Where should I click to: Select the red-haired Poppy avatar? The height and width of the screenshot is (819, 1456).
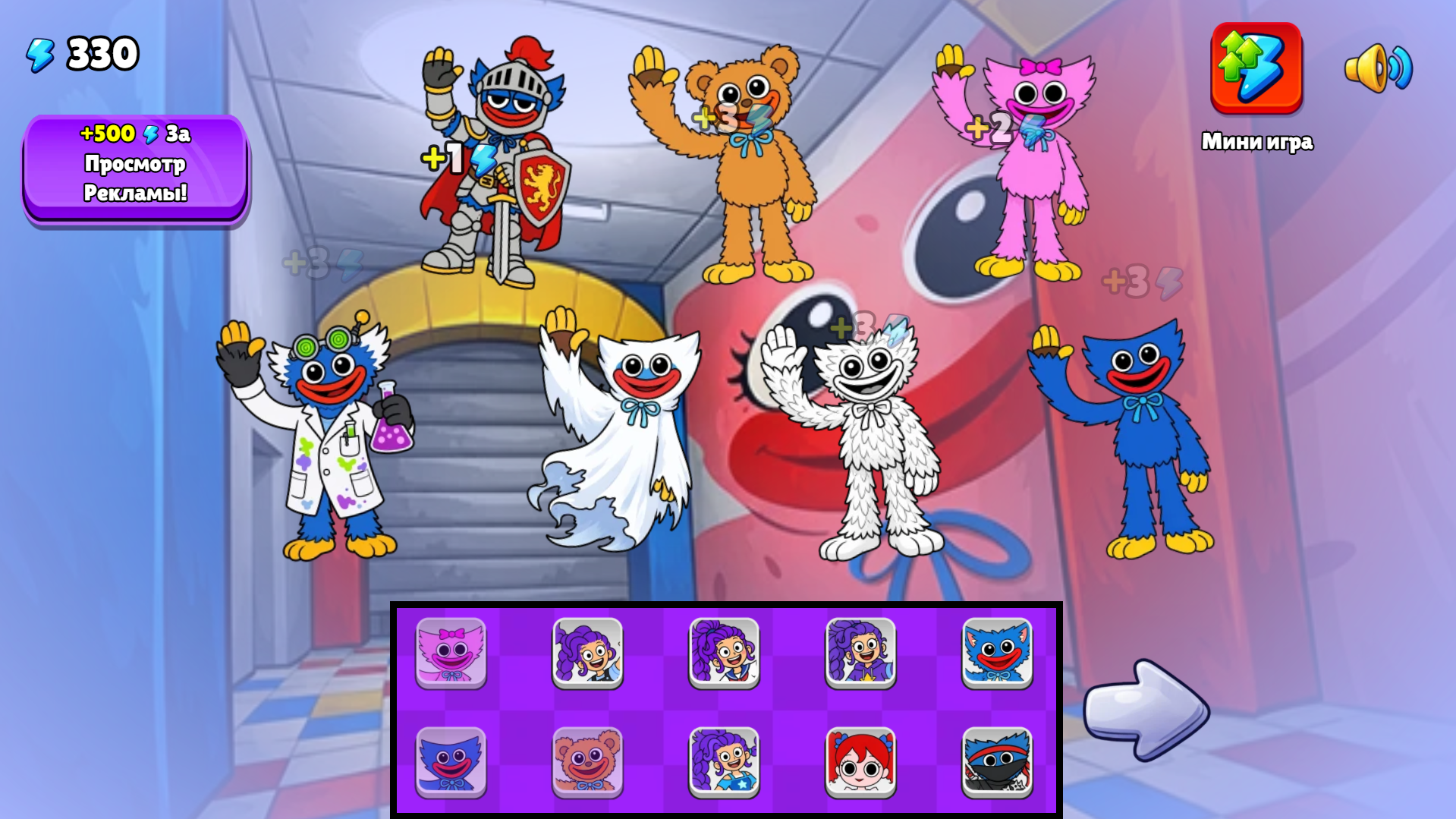861,762
